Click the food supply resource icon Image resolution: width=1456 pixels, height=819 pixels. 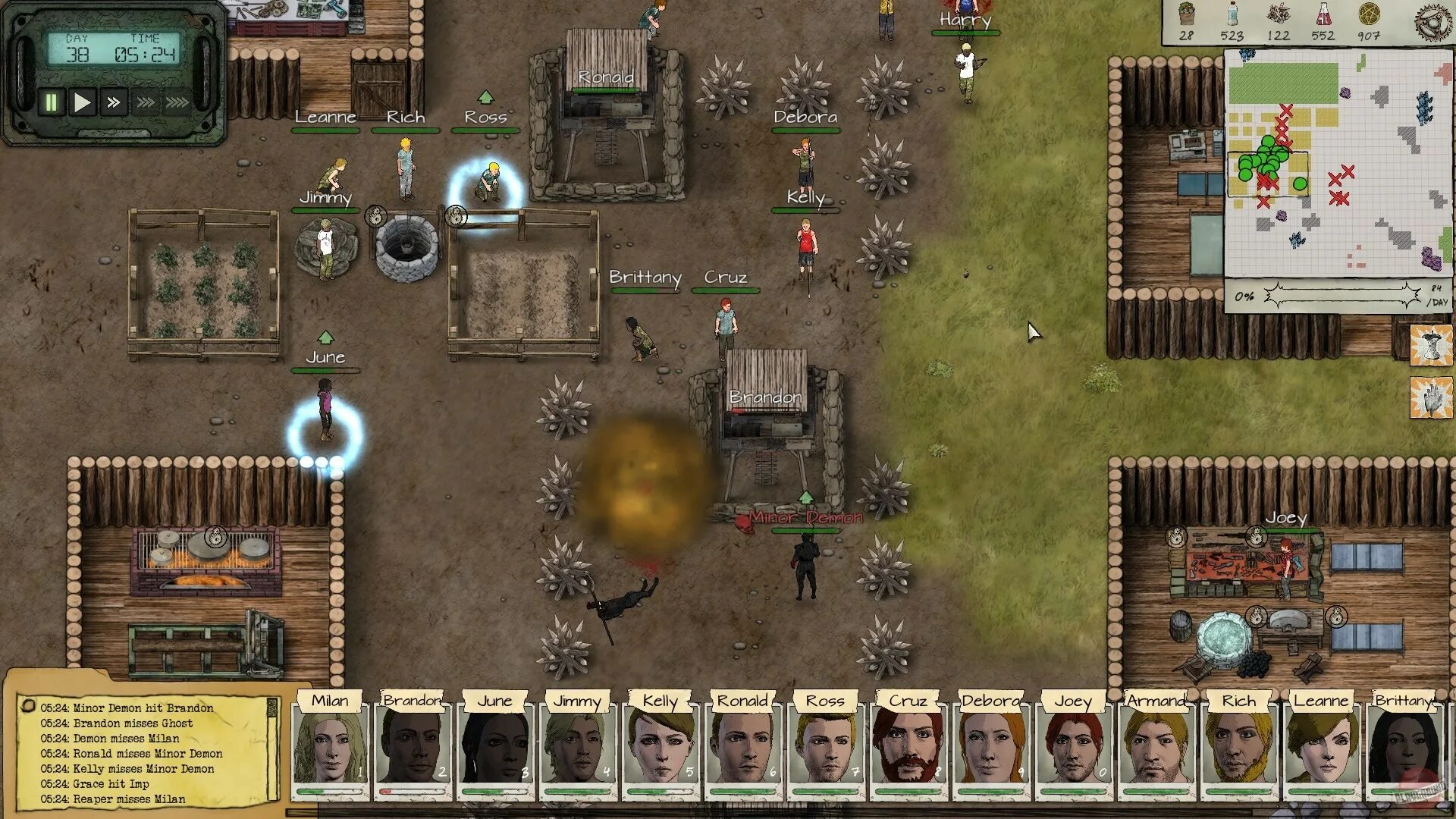coord(1187,15)
